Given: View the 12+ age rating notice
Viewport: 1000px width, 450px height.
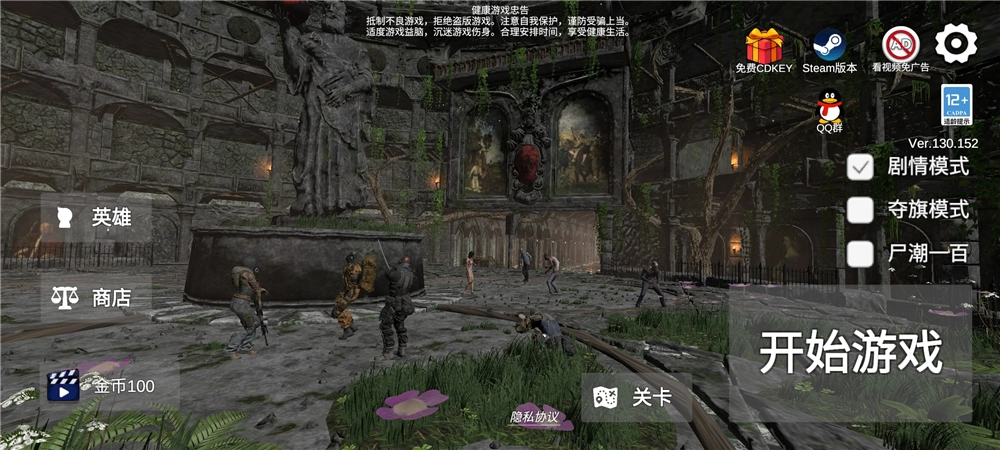Looking at the screenshot, I should pyautogui.click(x=957, y=105).
